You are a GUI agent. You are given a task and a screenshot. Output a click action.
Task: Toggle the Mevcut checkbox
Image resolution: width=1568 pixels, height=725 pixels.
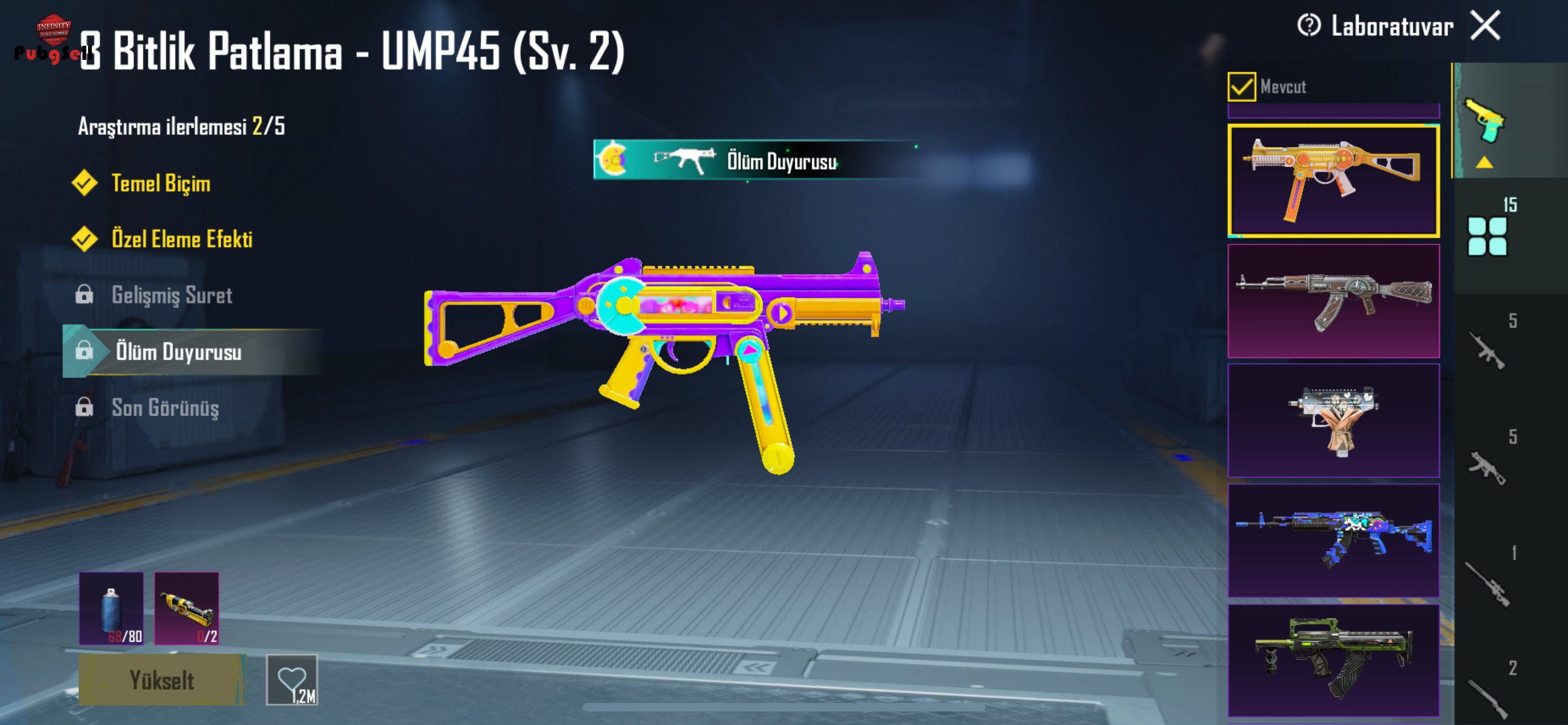pyautogui.click(x=1241, y=86)
